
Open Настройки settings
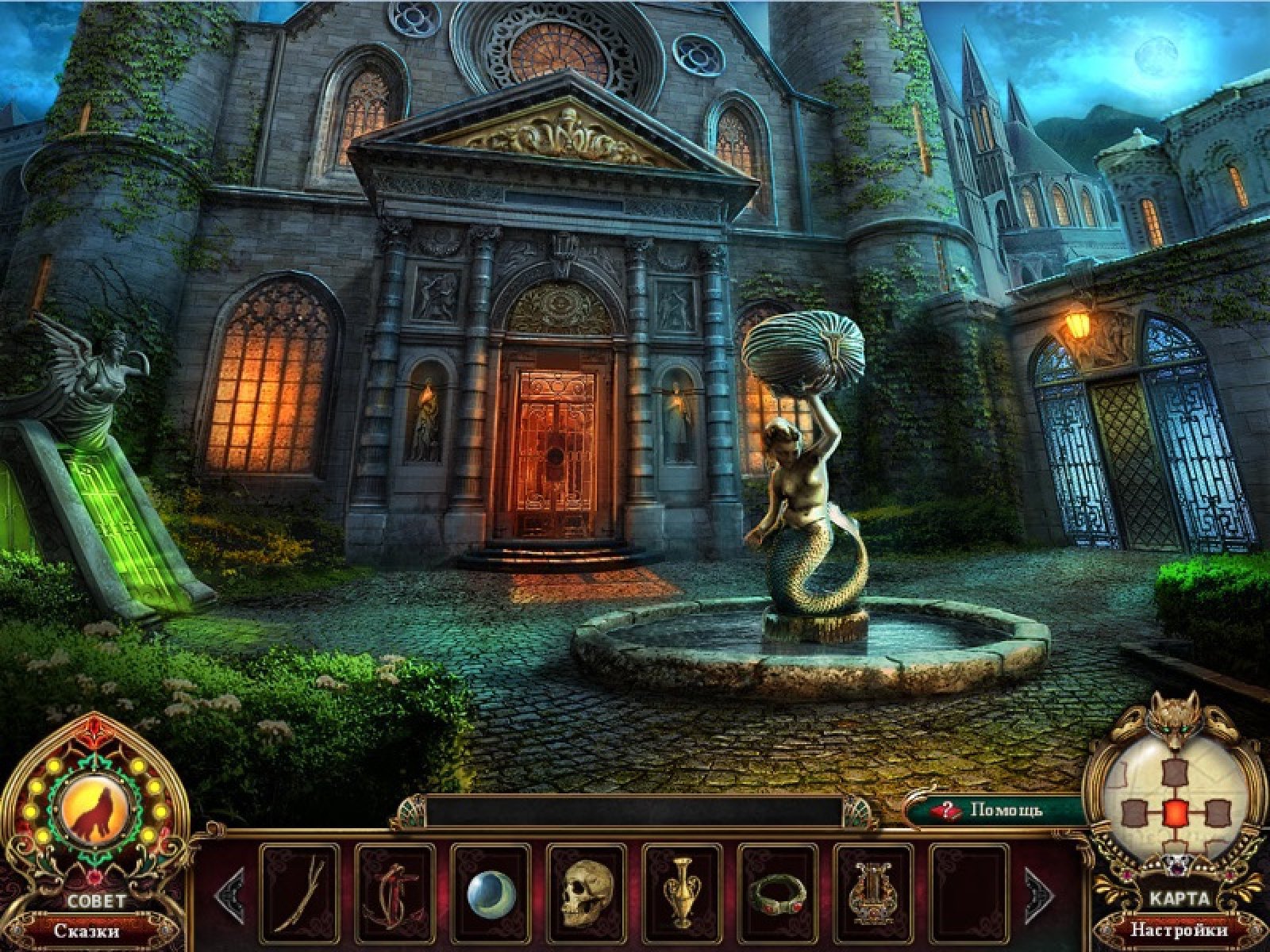pos(1179,930)
